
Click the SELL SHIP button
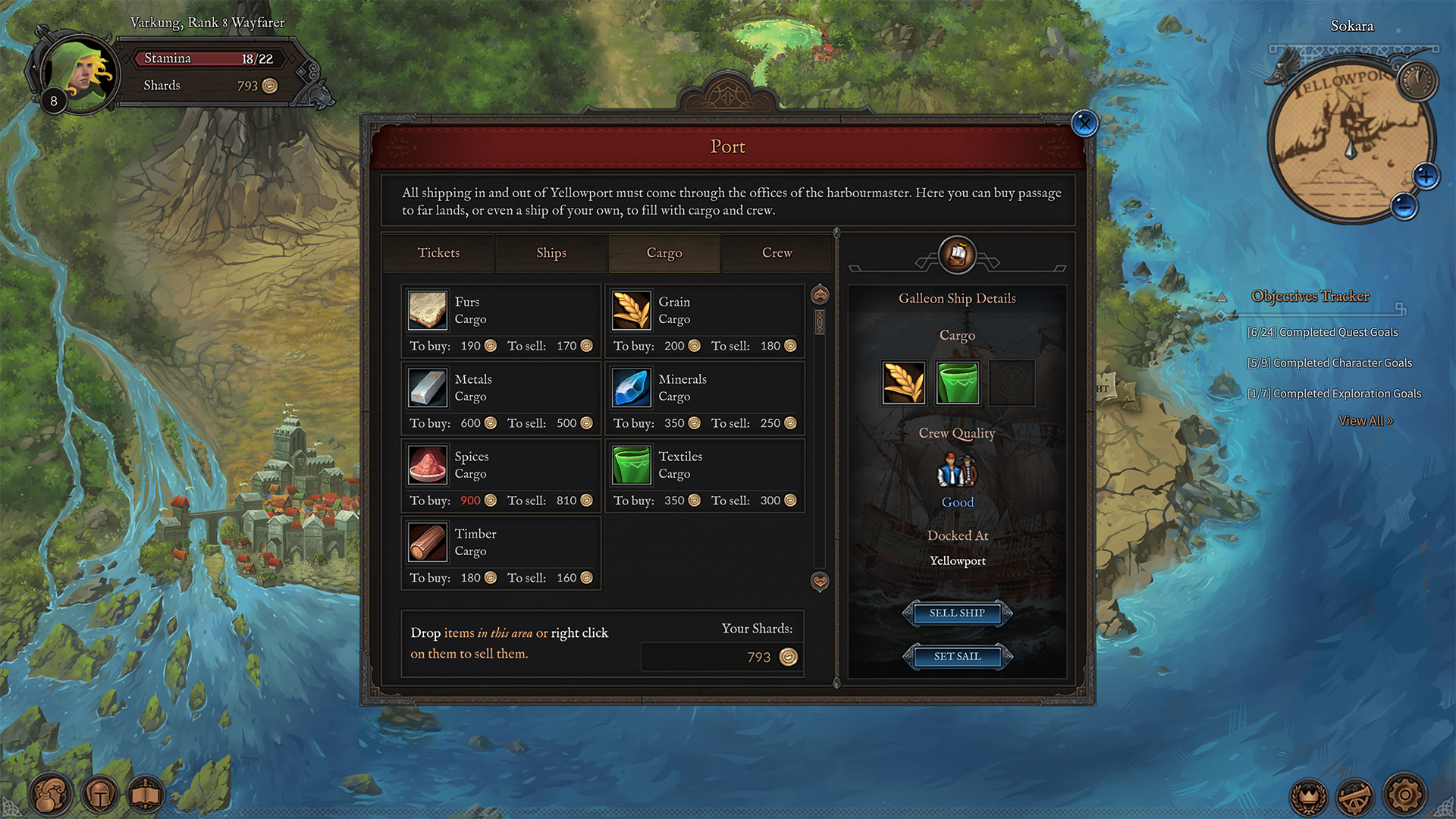tap(957, 613)
